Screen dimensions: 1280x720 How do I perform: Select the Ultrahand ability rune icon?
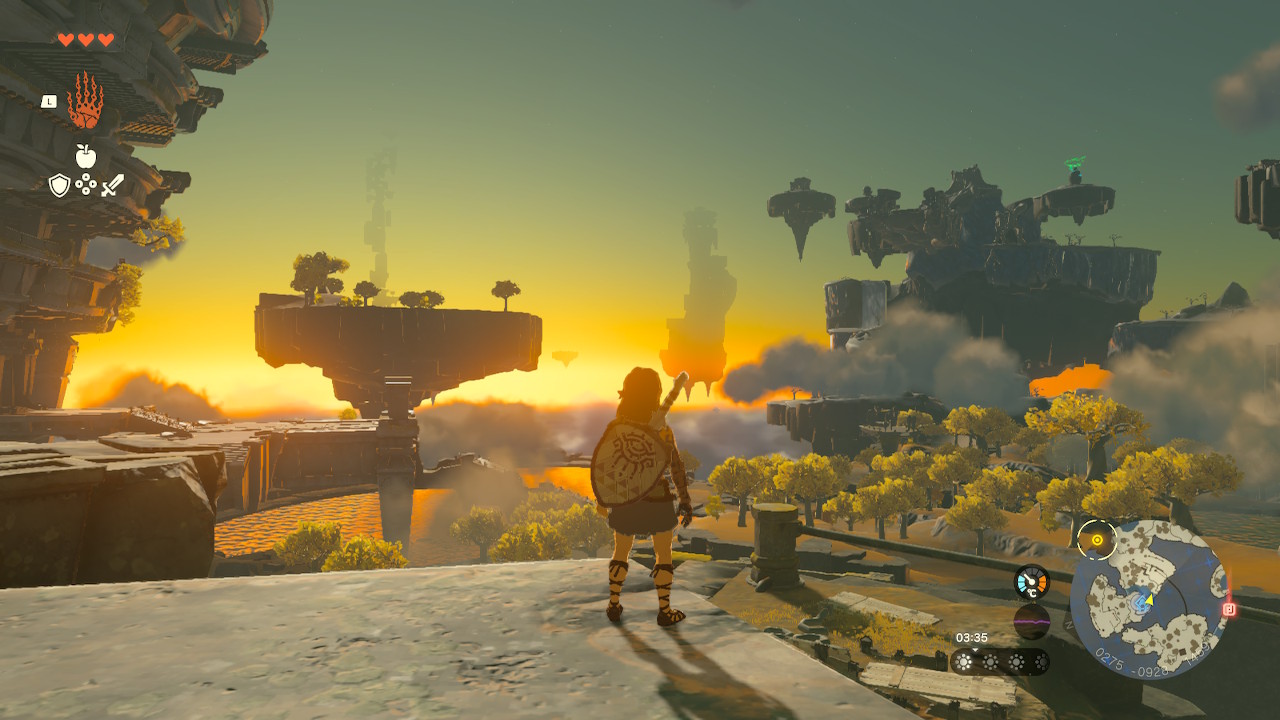85,100
